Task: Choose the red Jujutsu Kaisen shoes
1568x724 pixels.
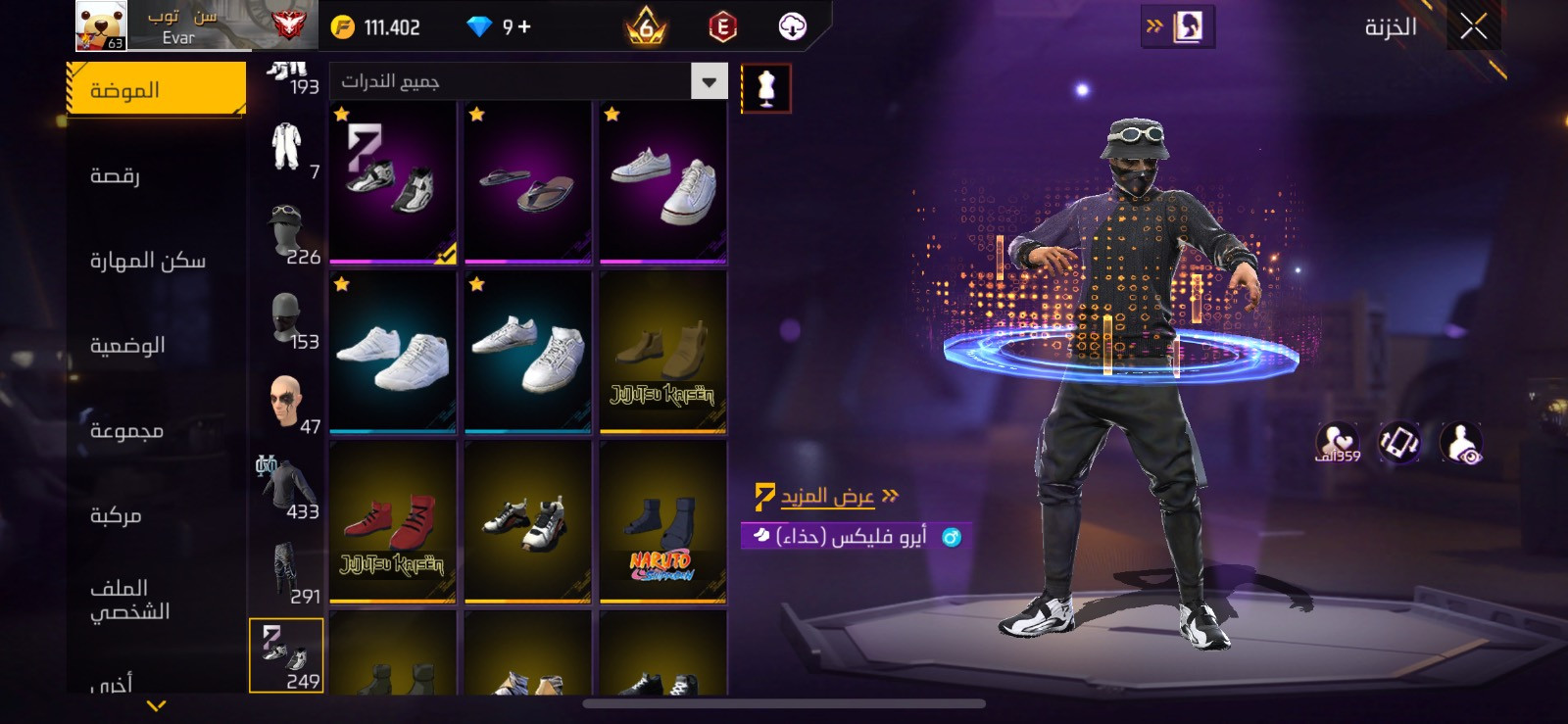Action: click(393, 522)
